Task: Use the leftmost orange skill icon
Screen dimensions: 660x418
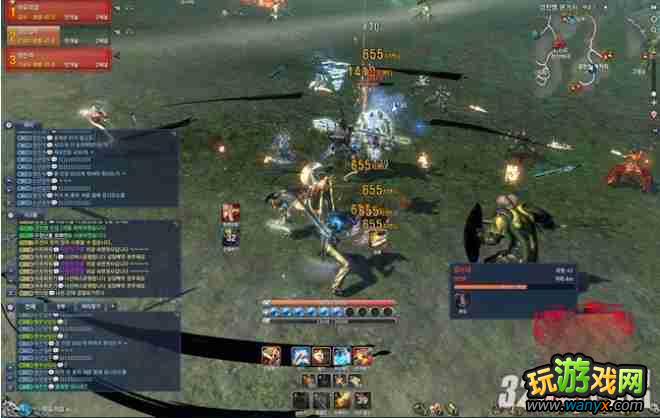Action: [x=271, y=354]
